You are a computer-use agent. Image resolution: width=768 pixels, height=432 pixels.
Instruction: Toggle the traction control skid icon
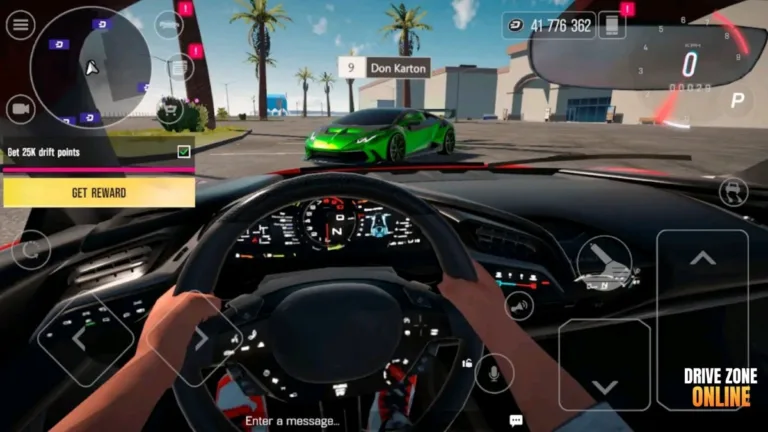click(734, 192)
